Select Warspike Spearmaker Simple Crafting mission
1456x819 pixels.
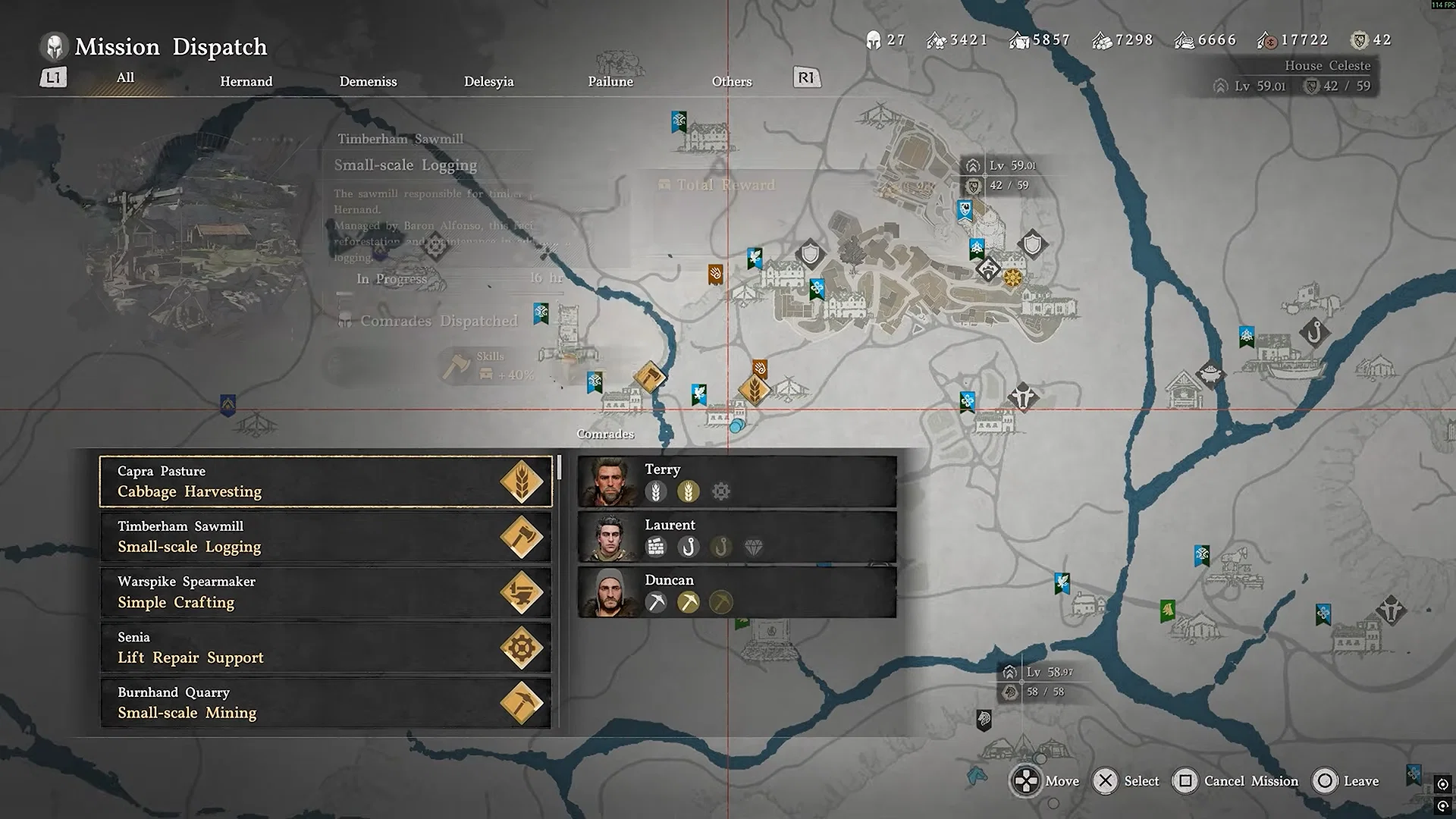325,592
